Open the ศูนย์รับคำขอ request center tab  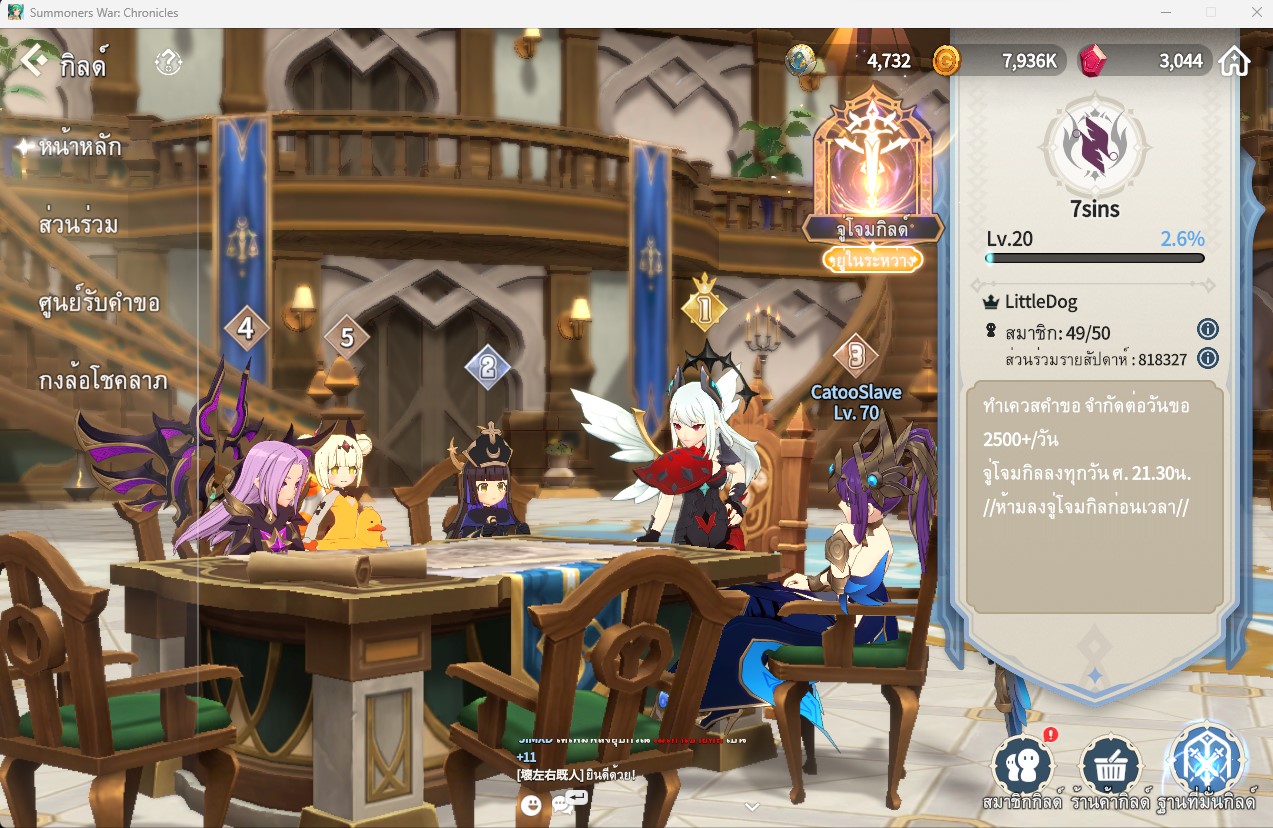98,302
